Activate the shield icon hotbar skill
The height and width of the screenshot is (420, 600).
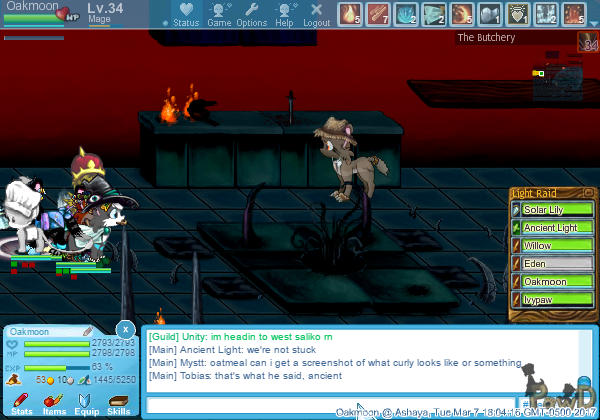(x=518, y=14)
